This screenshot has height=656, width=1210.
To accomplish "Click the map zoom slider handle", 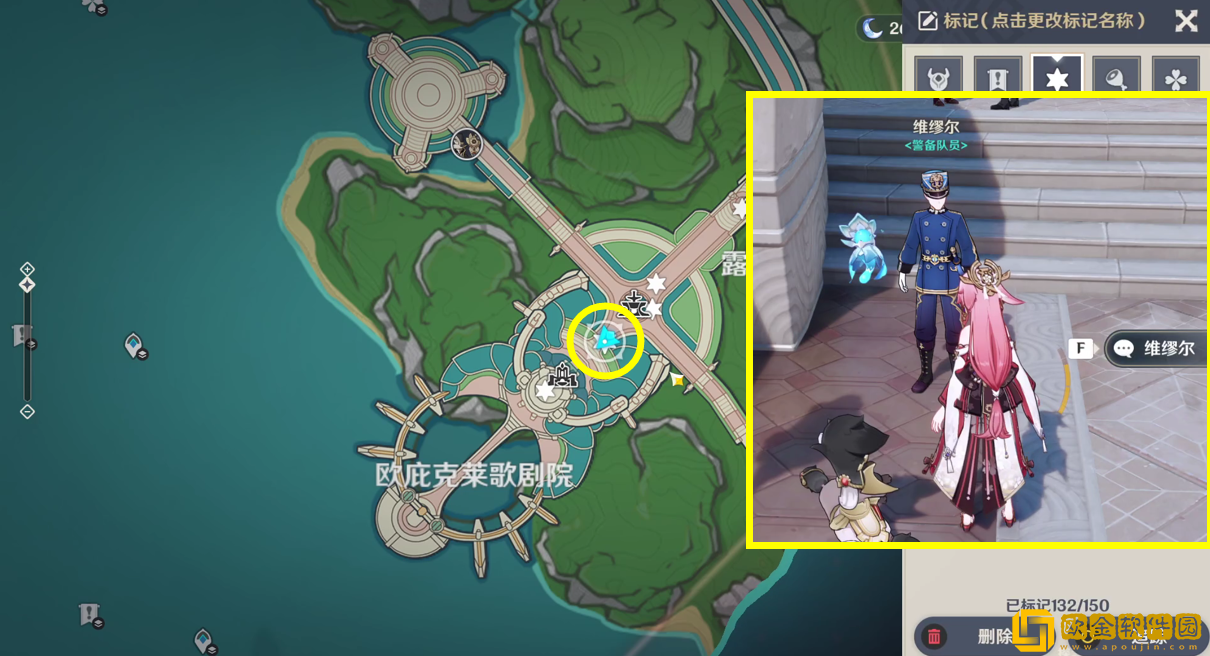I will [x=27, y=285].
